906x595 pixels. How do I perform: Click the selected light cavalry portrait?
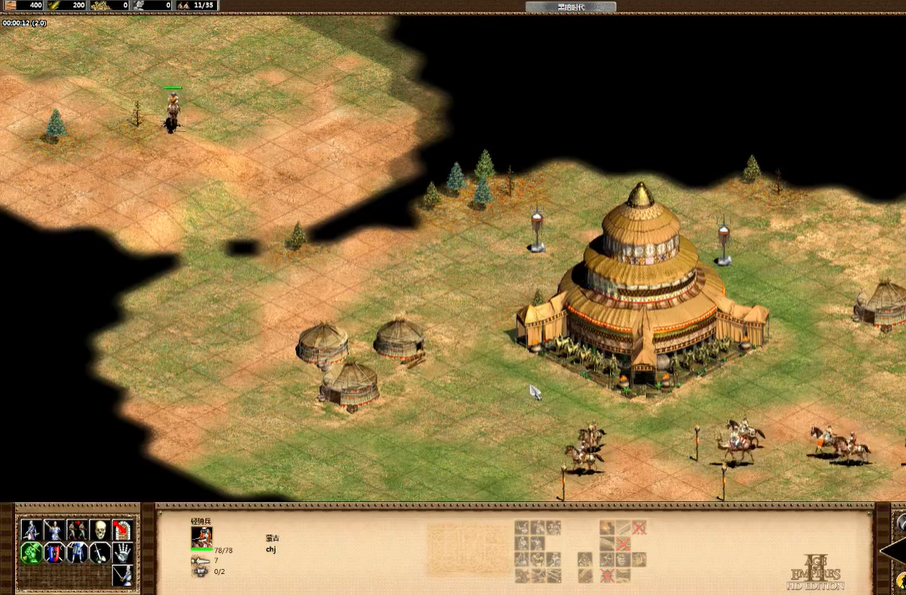click(x=202, y=537)
